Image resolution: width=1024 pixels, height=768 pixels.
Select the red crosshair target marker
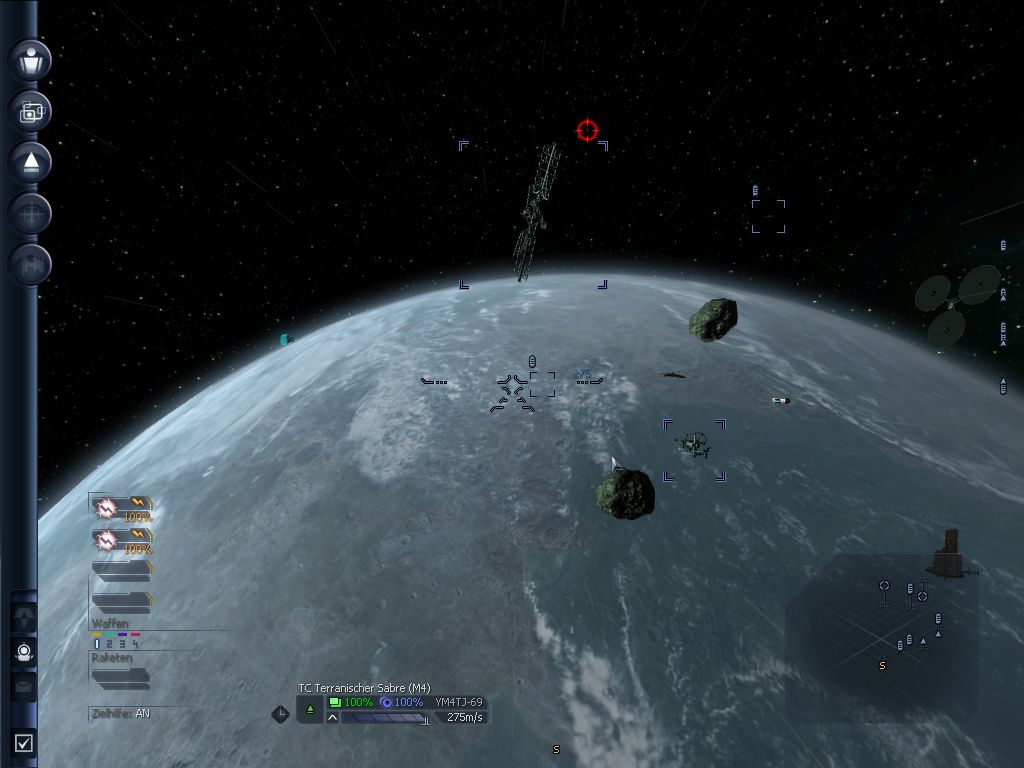click(x=587, y=130)
